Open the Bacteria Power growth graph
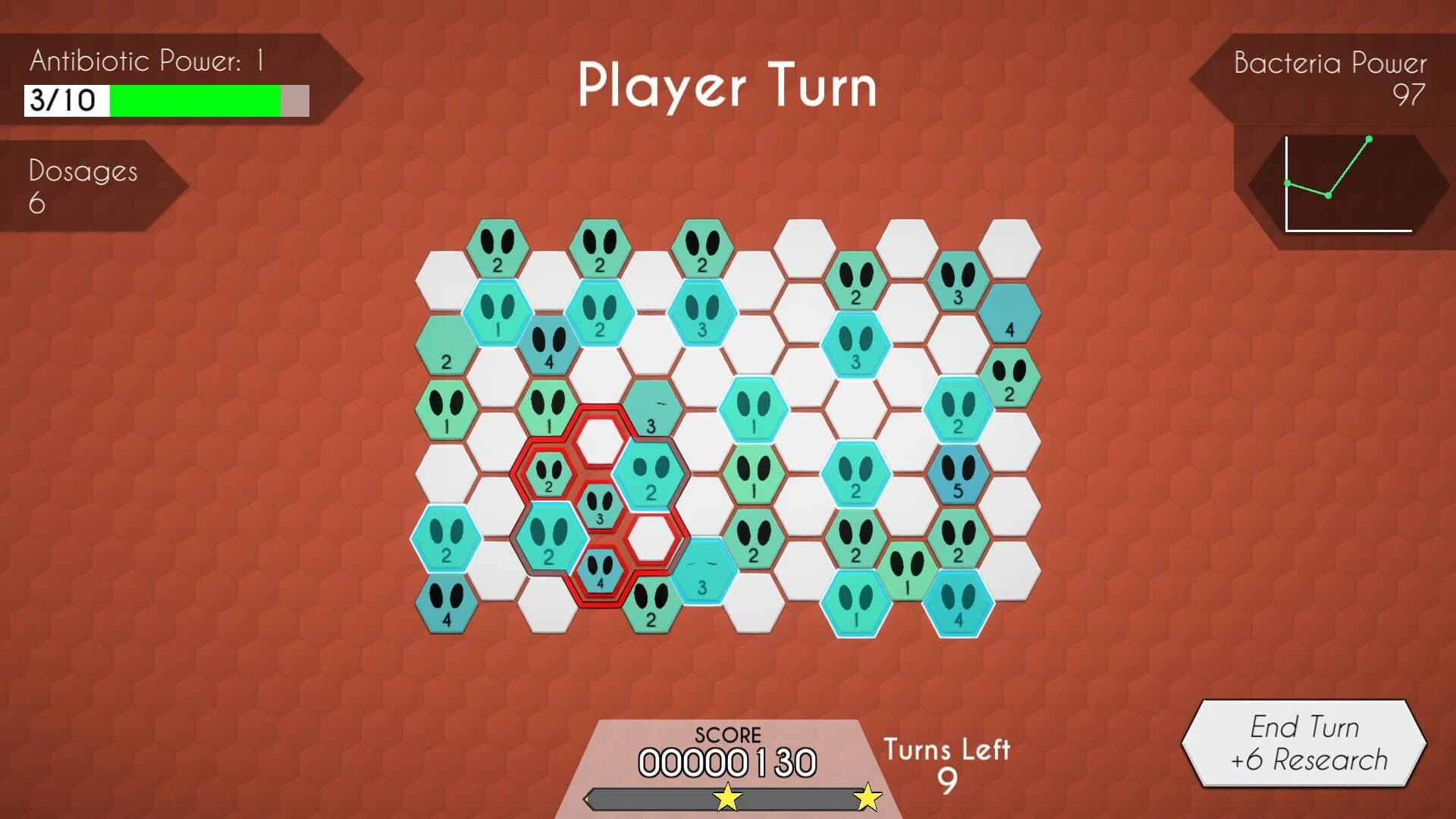Viewport: 1456px width, 819px height. (x=1350, y=182)
